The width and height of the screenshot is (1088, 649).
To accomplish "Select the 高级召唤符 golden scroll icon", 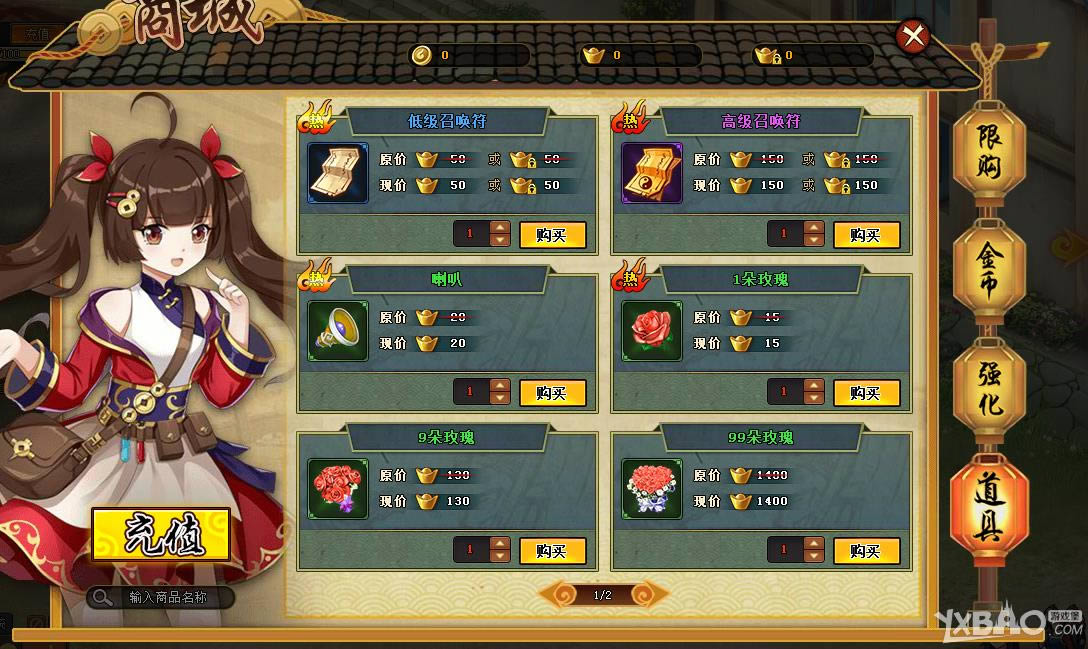I will point(652,173).
